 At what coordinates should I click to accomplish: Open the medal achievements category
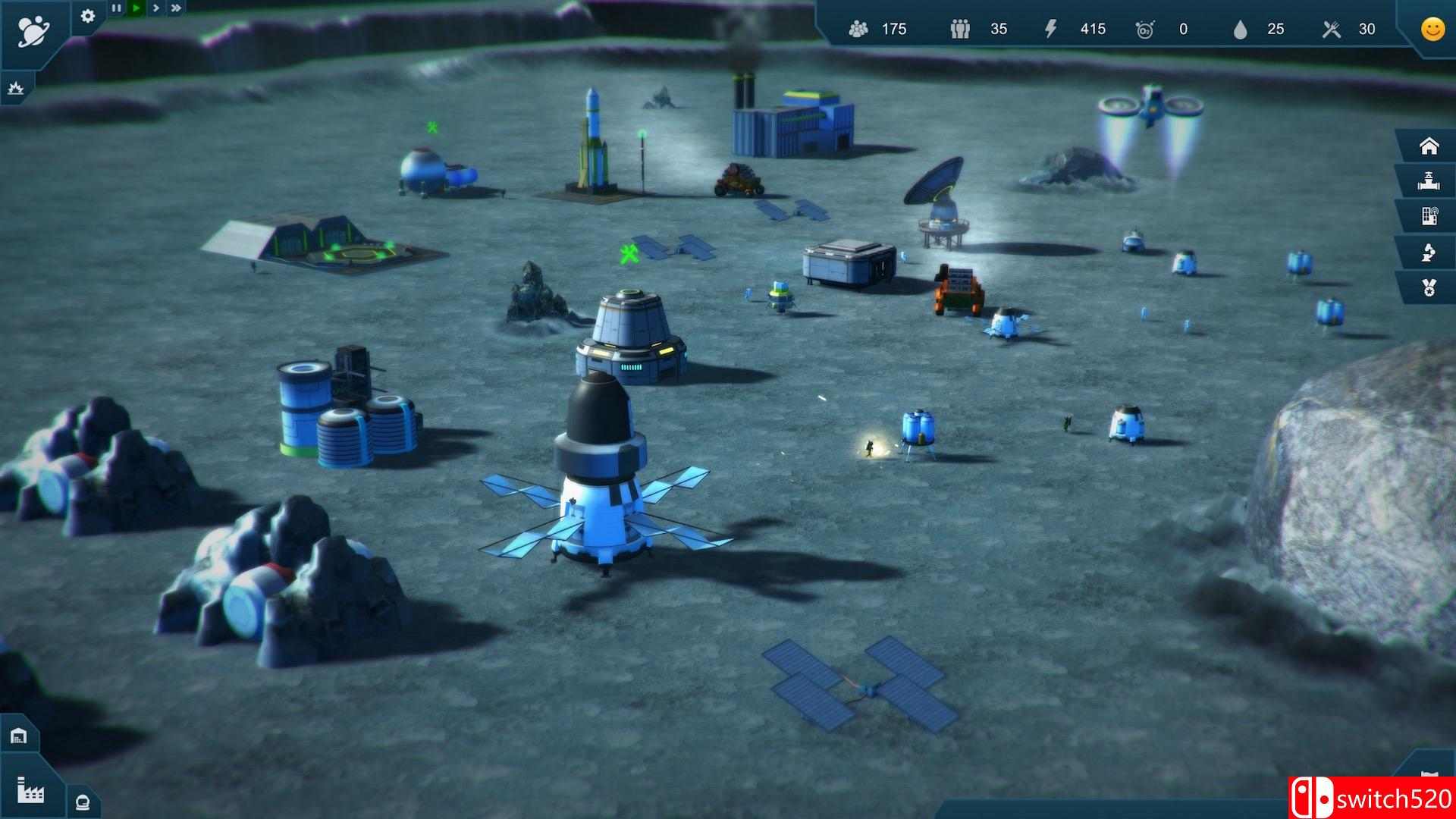click(x=1429, y=288)
